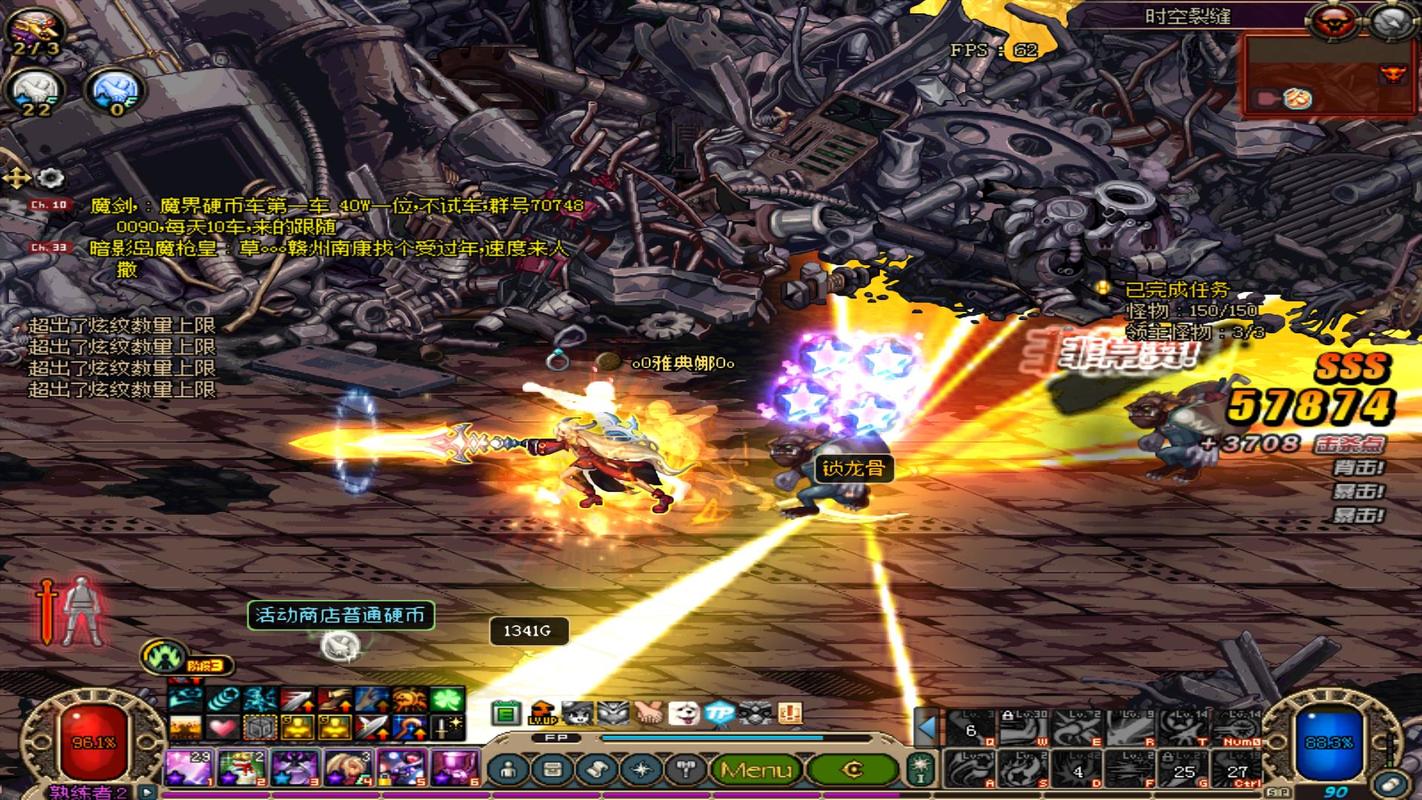Viewport: 1422px width, 800px height.
Task: Use the quick-slot 1 item showing 29
Action: 189,769
